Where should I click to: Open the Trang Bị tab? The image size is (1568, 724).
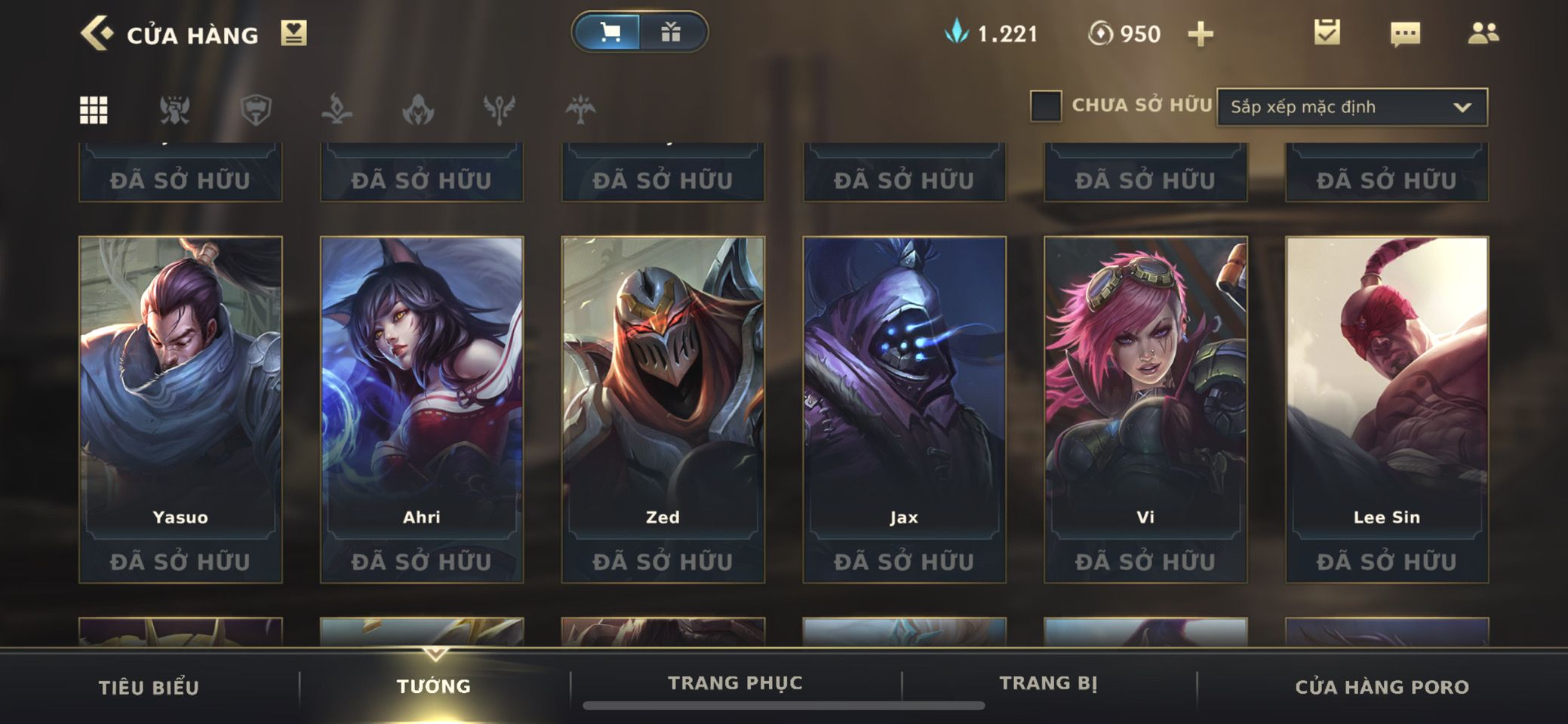(x=1048, y=683)
